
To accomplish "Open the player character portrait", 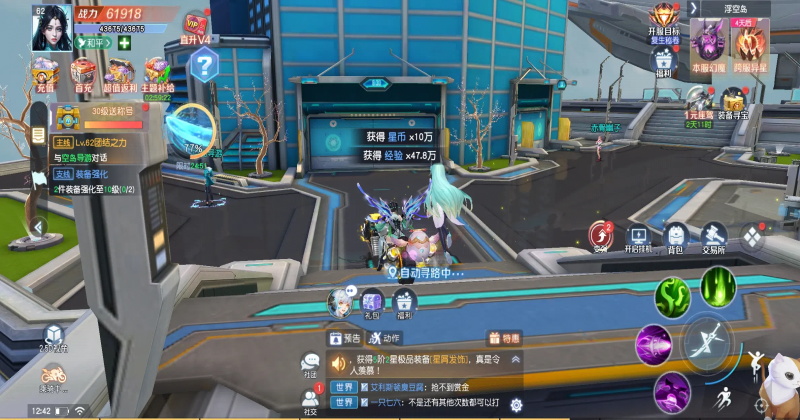I will (x=51, y=25).
